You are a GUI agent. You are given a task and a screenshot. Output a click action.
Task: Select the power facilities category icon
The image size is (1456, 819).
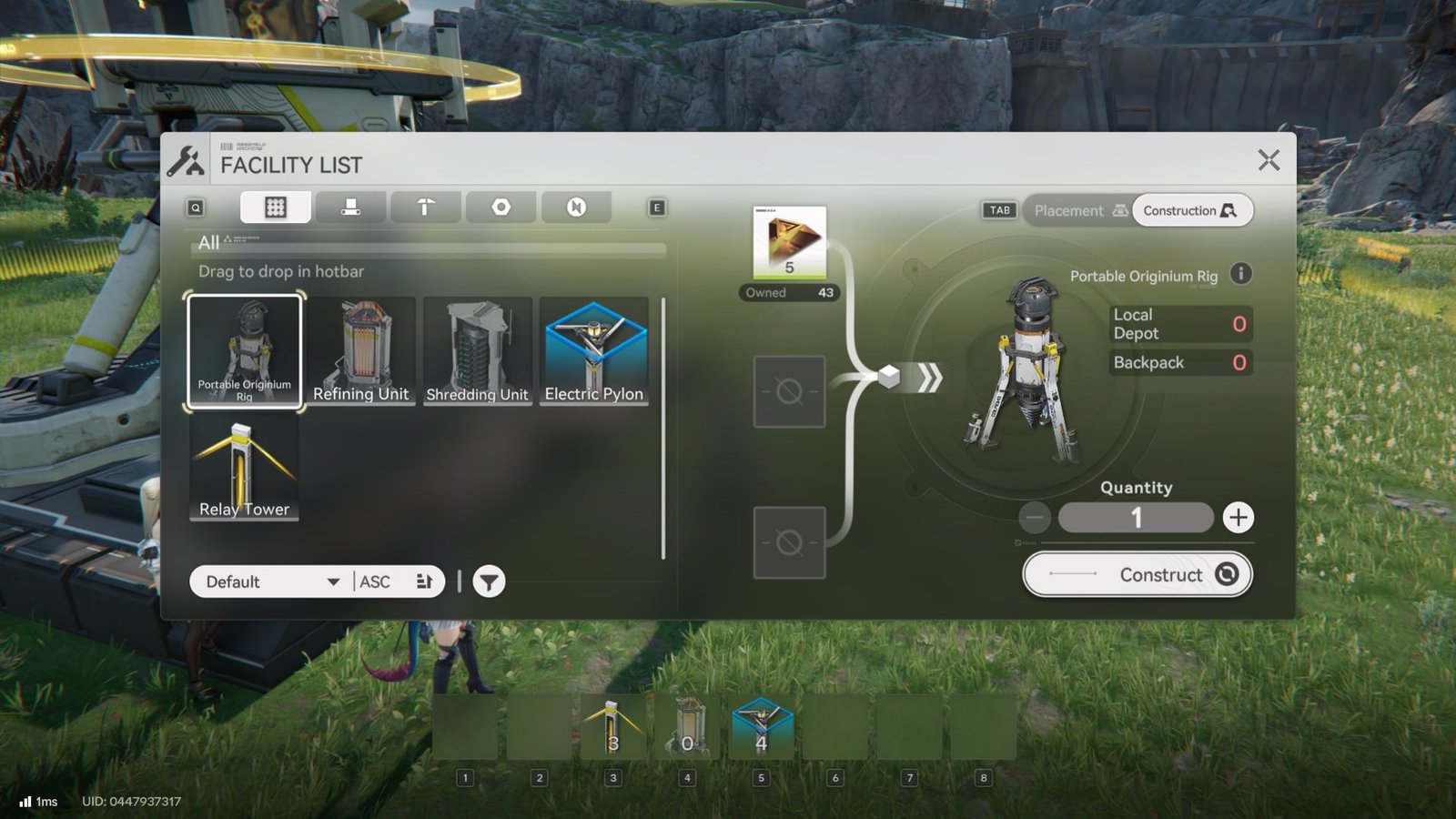click(x=577, y=207)
